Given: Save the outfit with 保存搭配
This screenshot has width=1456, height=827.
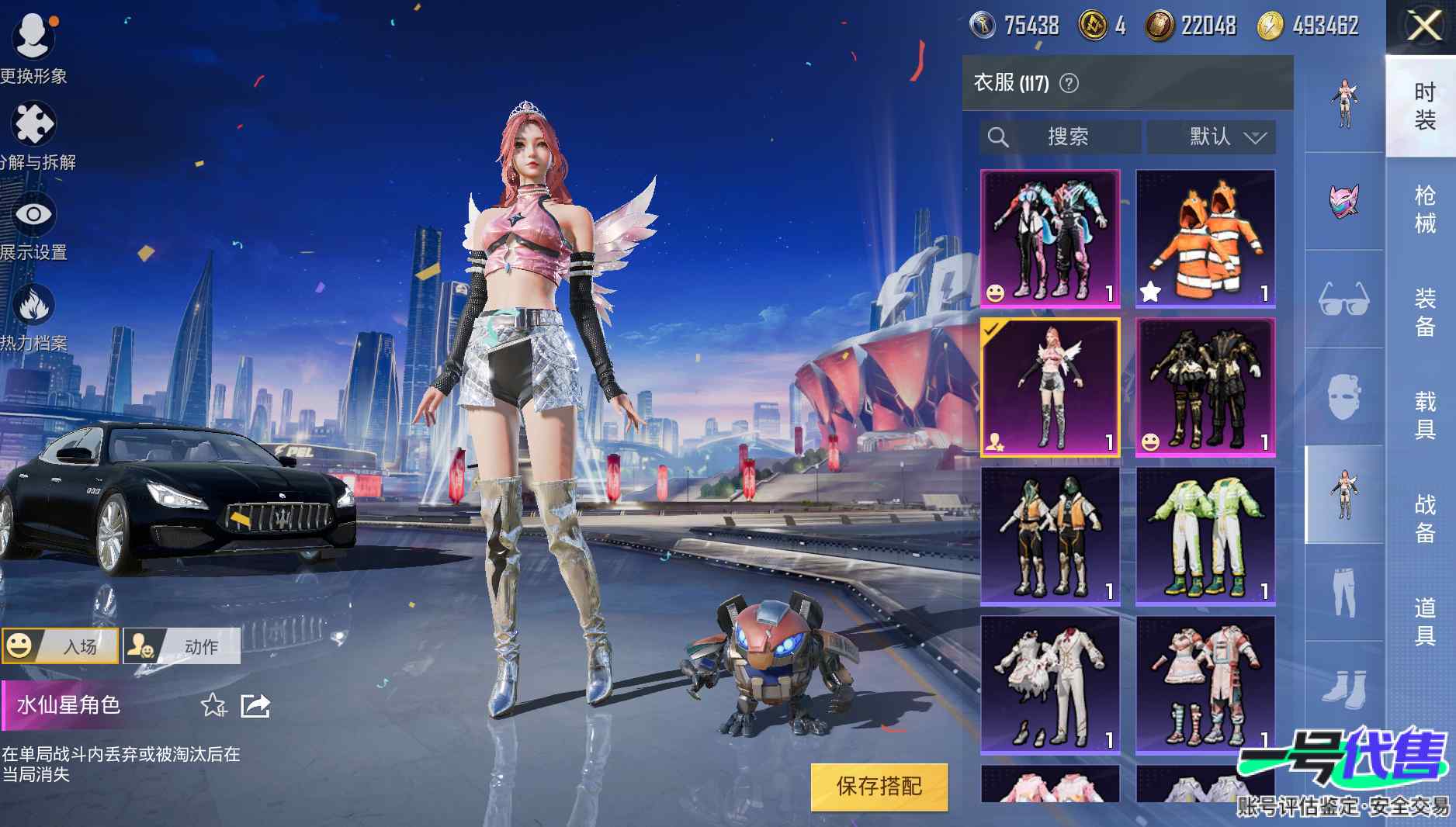Looking at the screenshot, I should coord(879,787).
